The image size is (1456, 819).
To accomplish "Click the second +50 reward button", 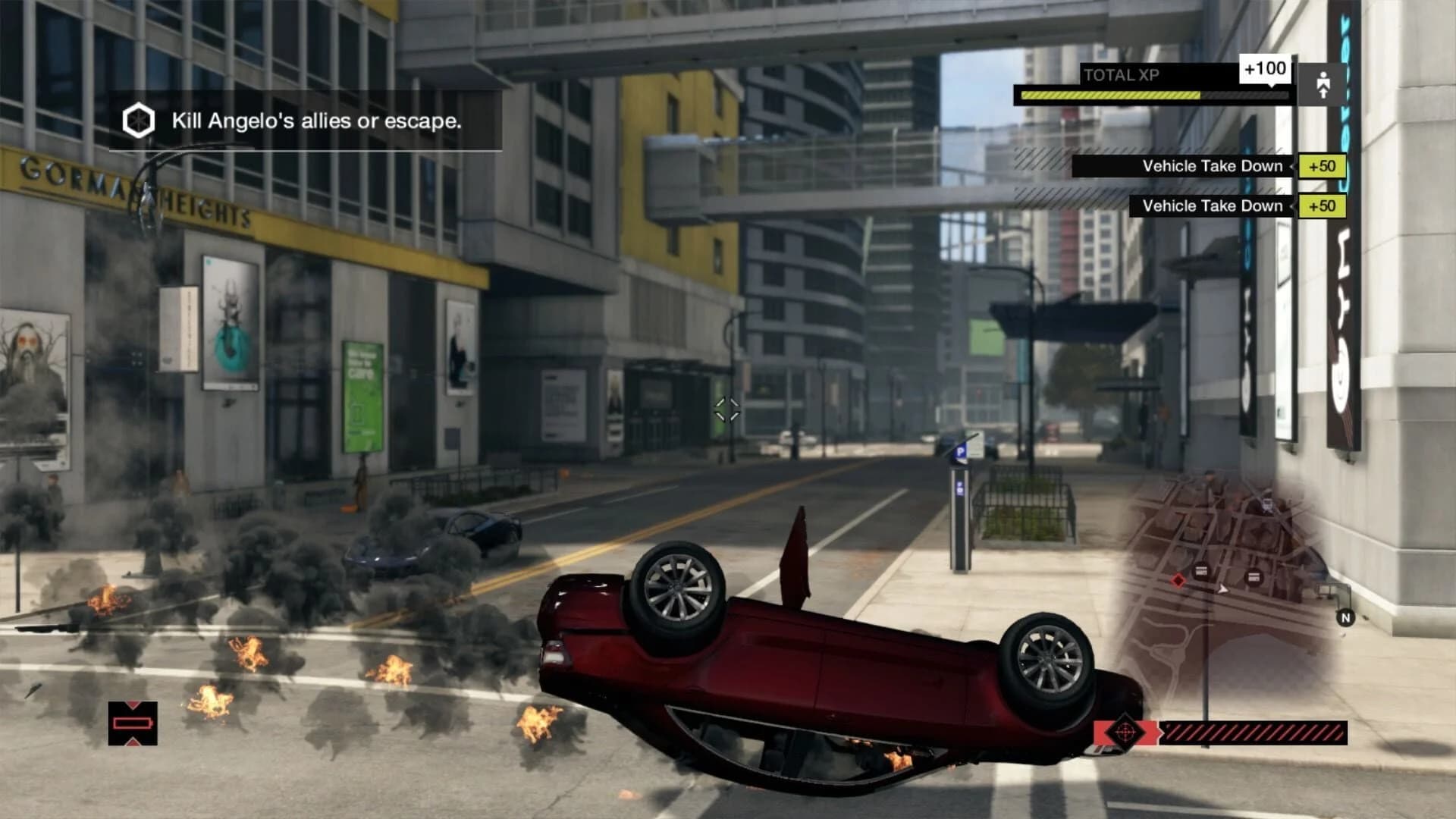I will click(x=1320, y=206).
